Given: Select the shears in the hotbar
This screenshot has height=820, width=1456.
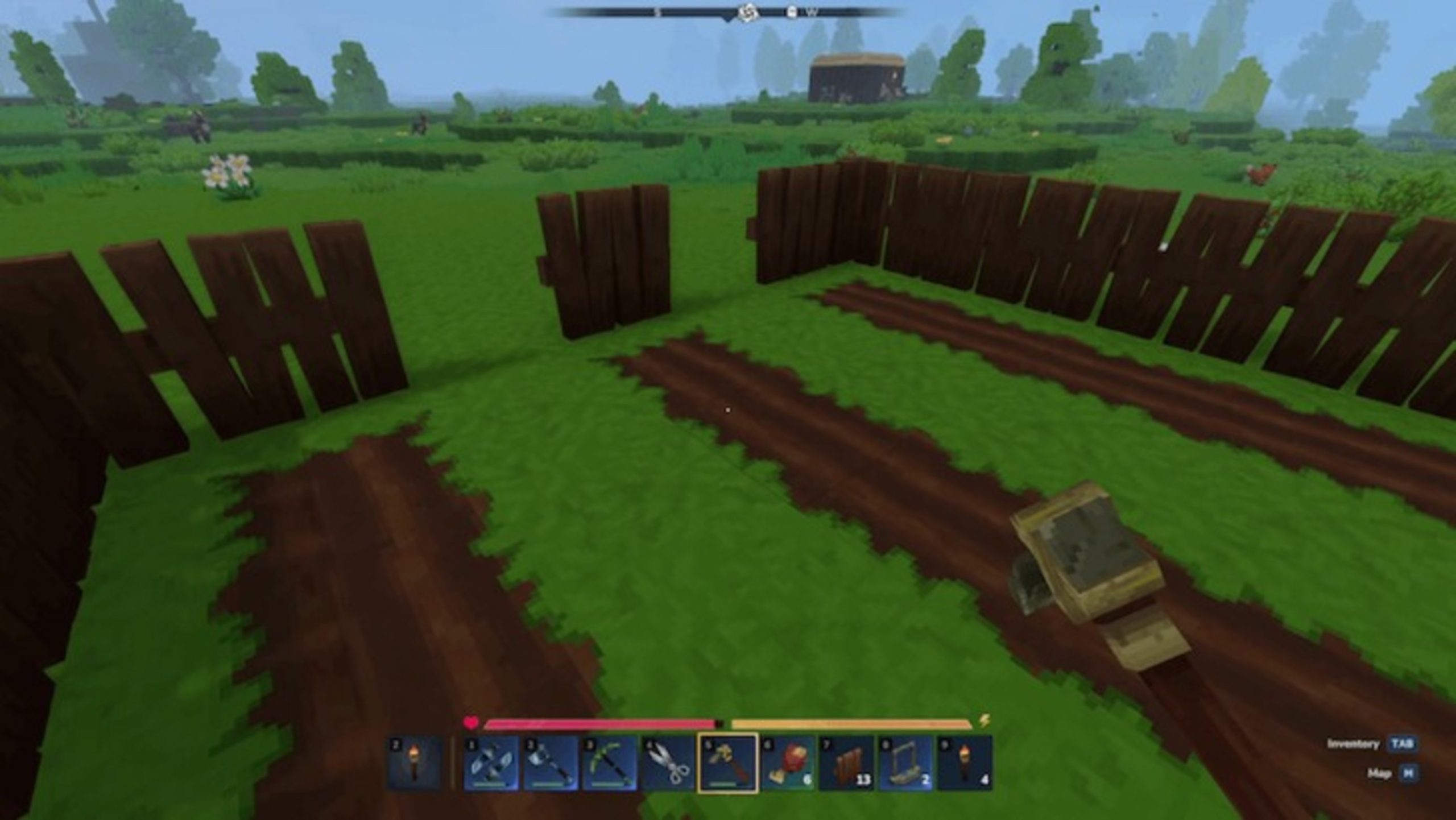Looking at the screenshot, I should click(x=669, y=763).
